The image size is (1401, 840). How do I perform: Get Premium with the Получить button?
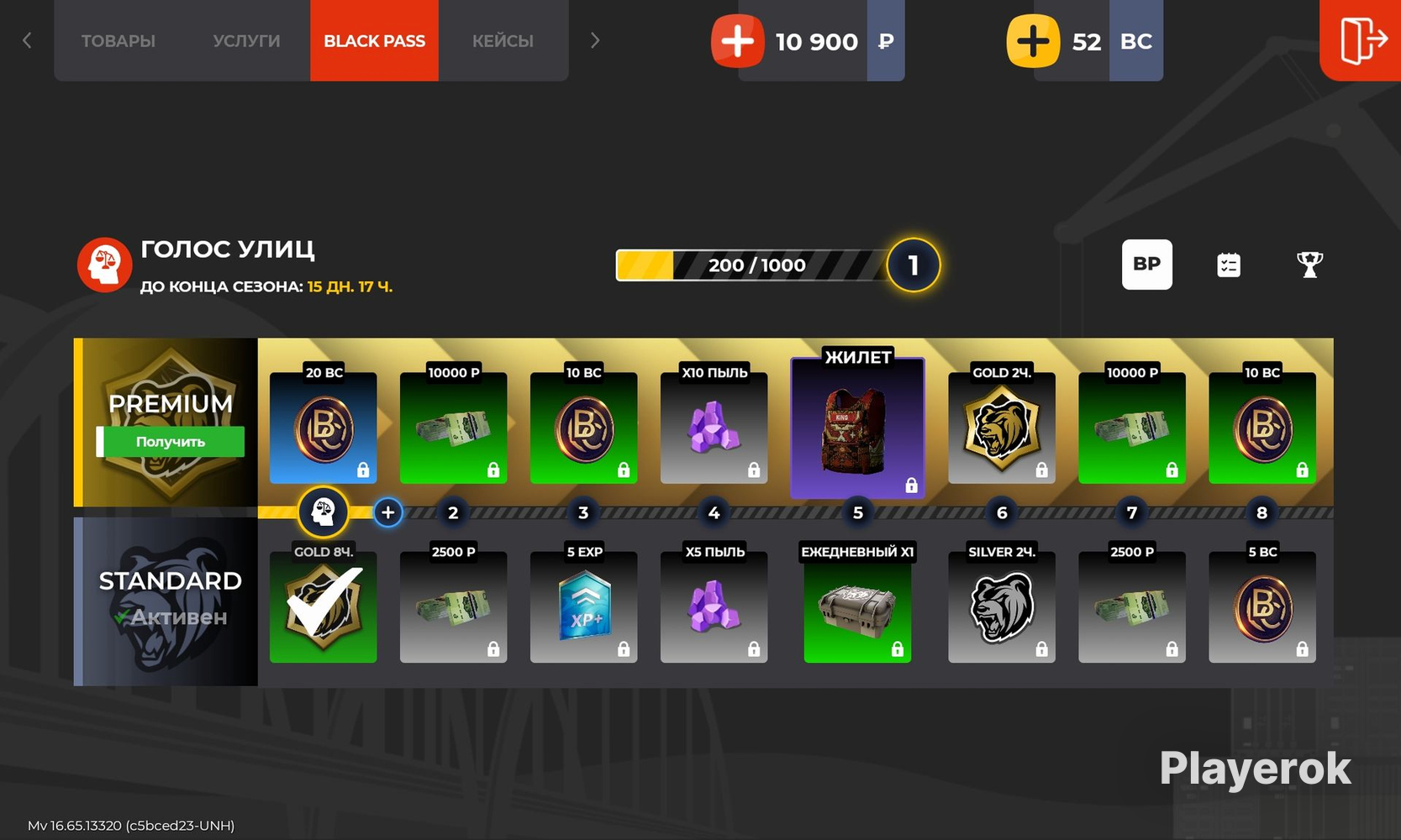pos(171,442)
